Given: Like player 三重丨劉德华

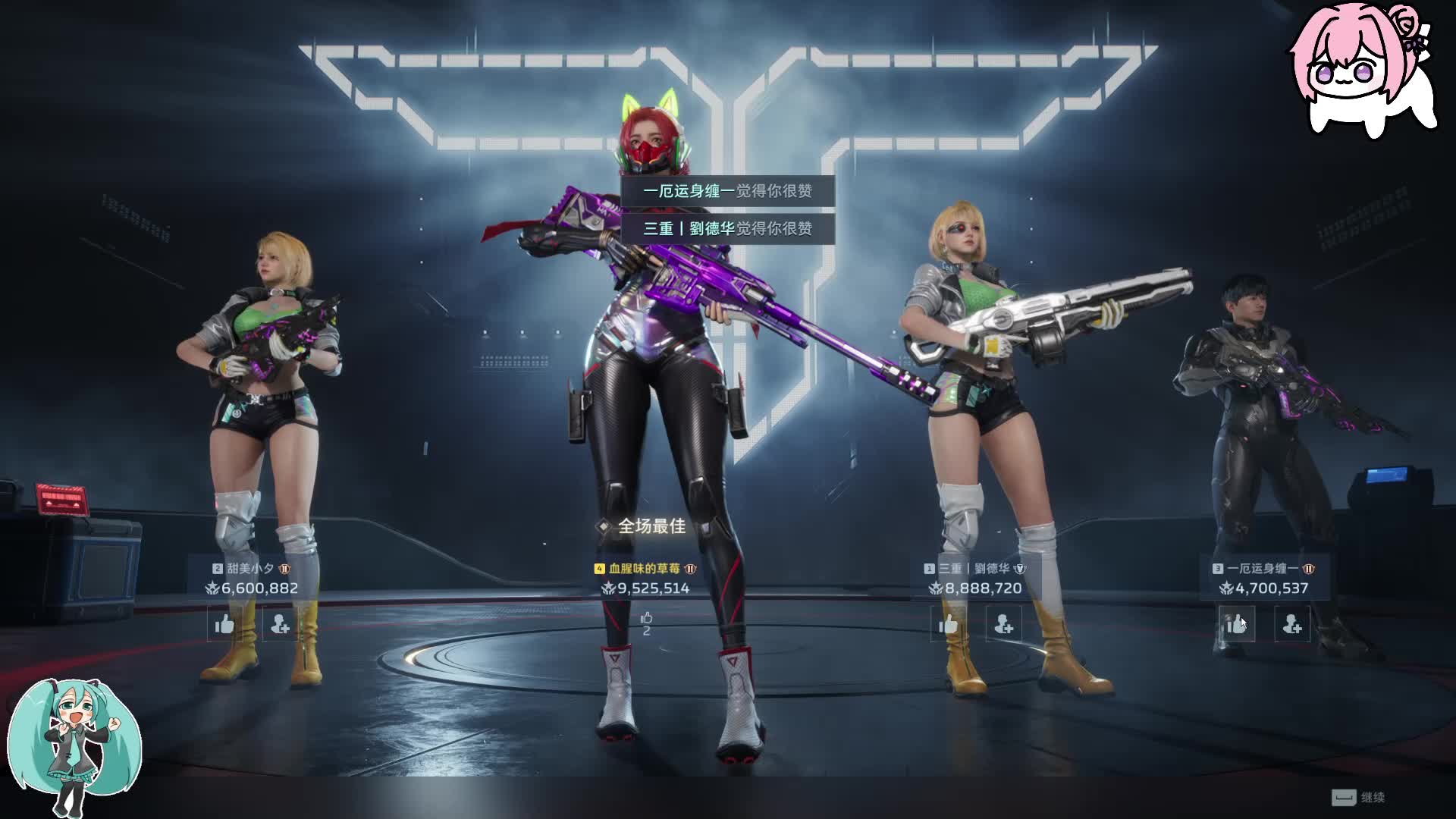Looking at the screenshot, I should [949, 624].
